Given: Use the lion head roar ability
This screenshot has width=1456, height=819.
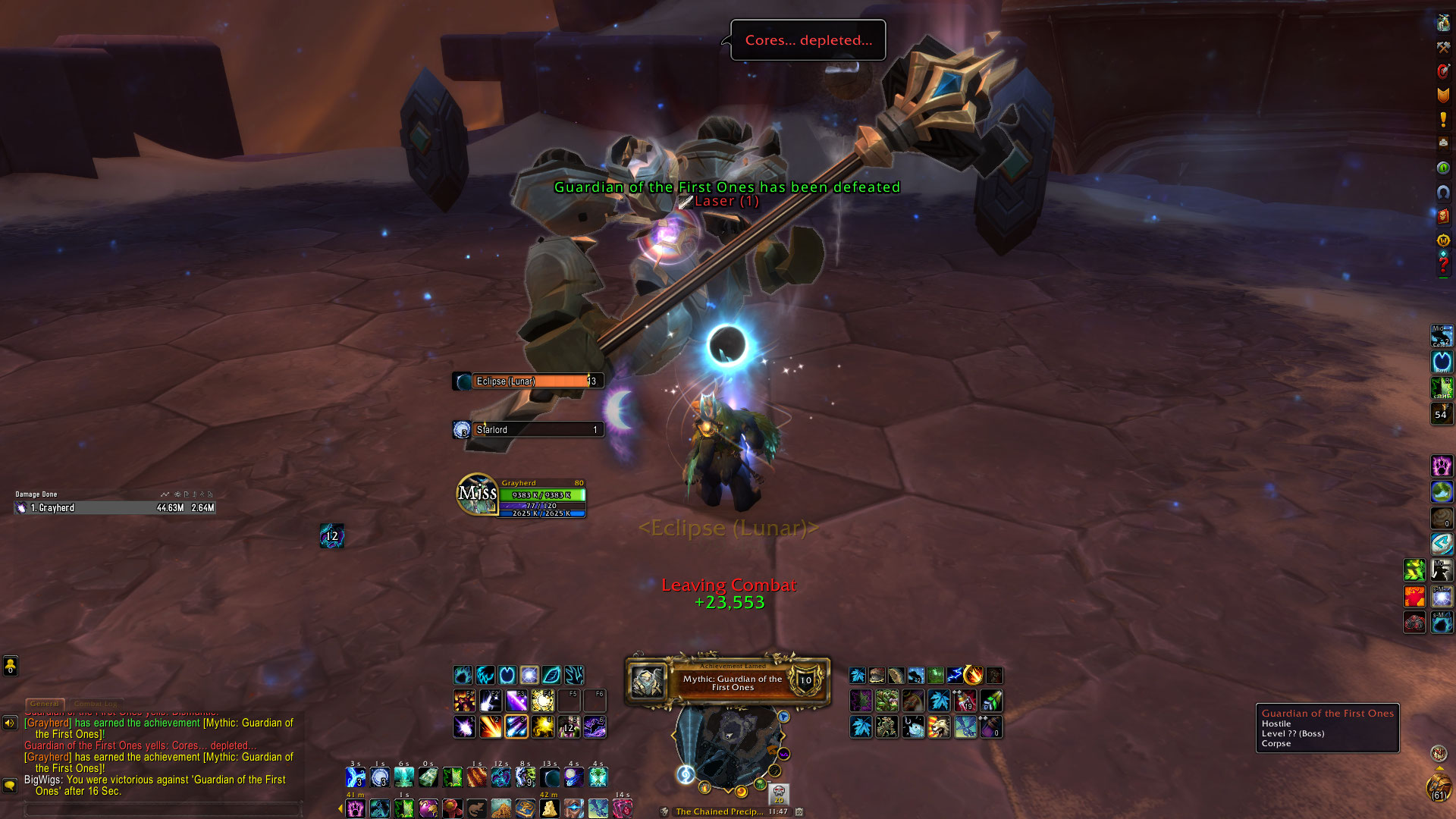Looking at the screenshot, I should [939, 727].
